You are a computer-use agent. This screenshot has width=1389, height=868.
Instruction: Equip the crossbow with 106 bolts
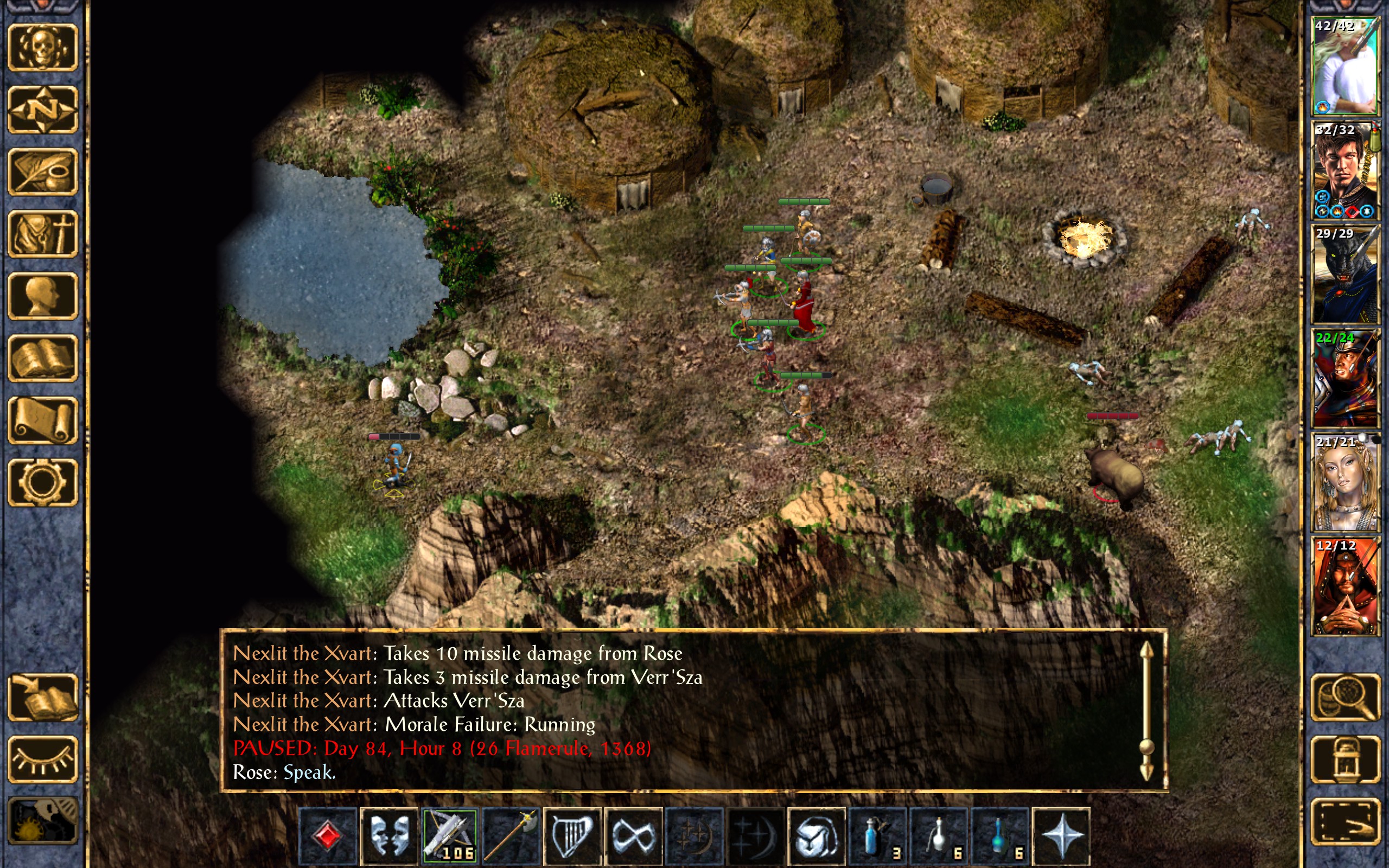point(449,836)
